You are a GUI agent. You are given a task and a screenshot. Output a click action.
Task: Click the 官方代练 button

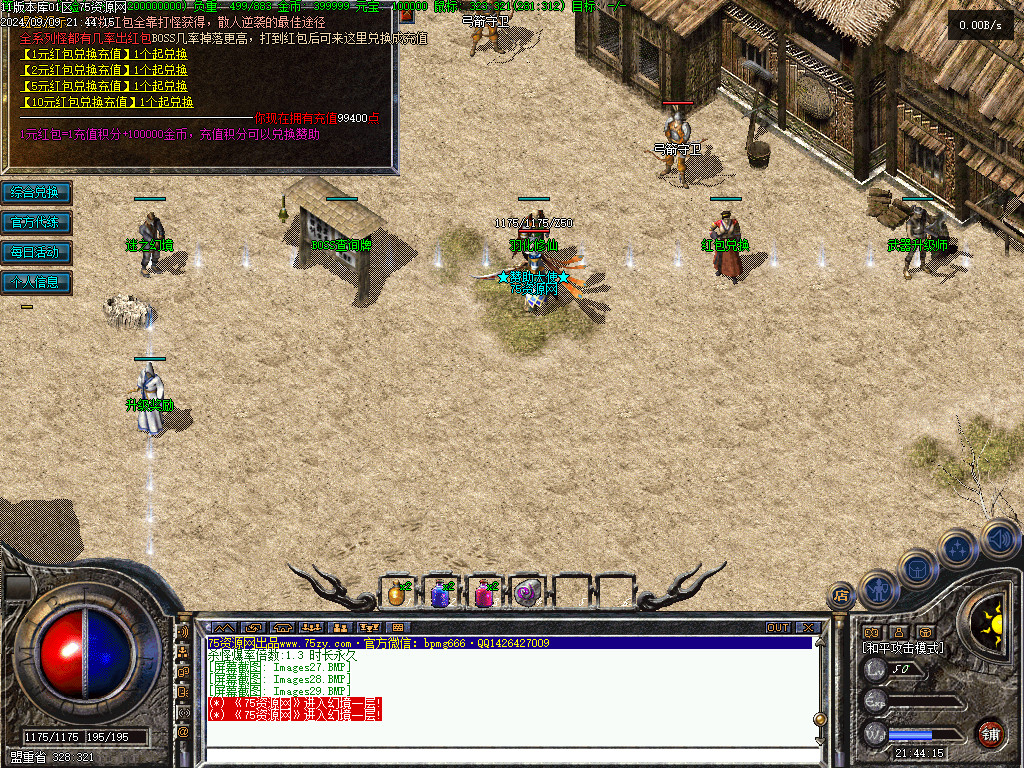[36, 222]
